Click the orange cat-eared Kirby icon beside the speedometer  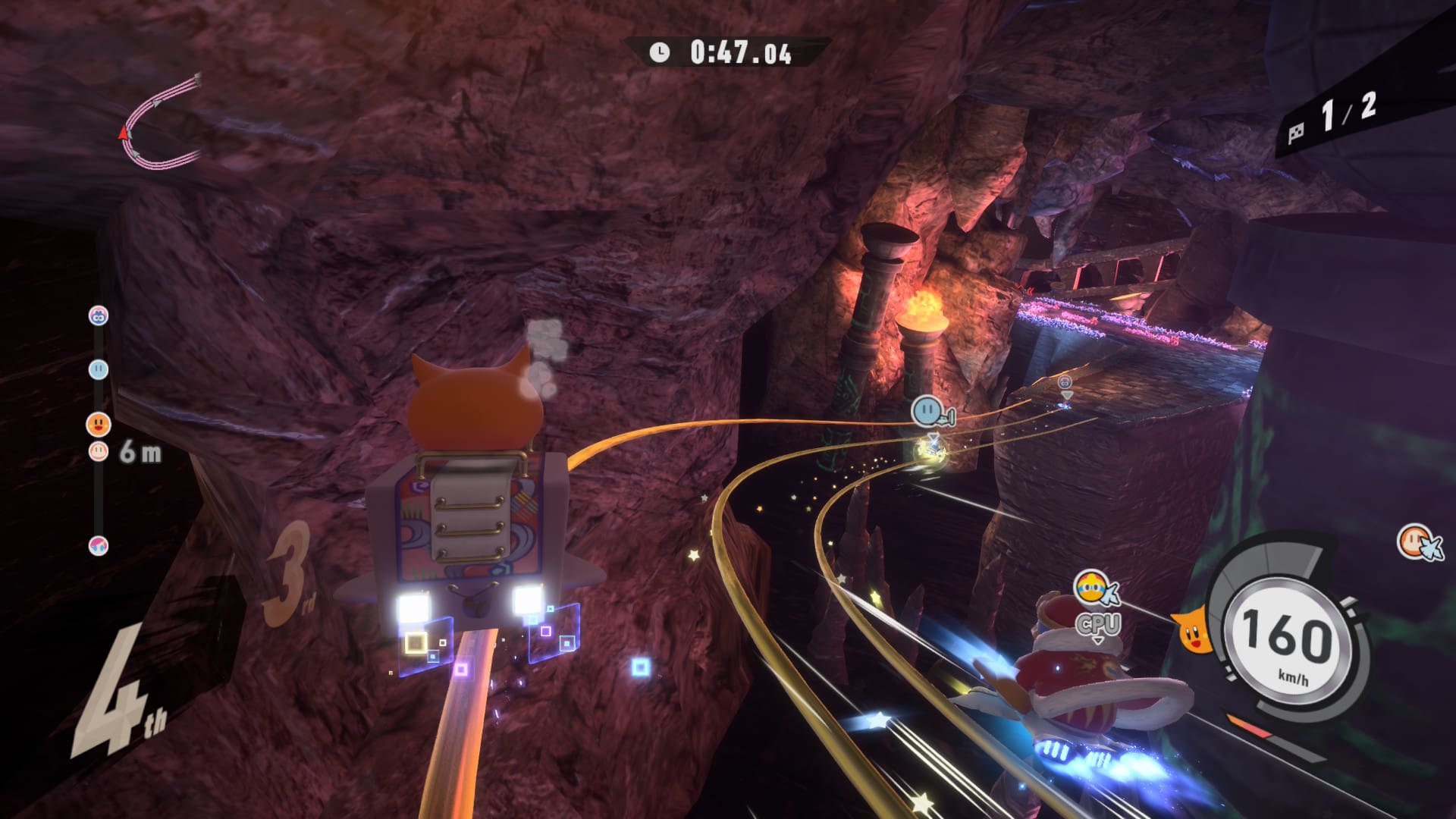click(1191, 631)
